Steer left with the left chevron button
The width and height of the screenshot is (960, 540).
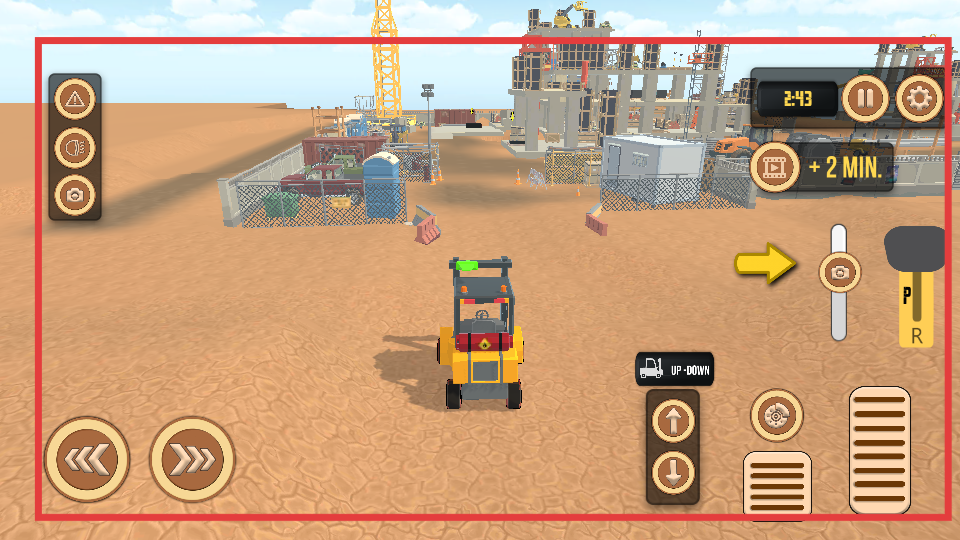[x=87, y=459]
